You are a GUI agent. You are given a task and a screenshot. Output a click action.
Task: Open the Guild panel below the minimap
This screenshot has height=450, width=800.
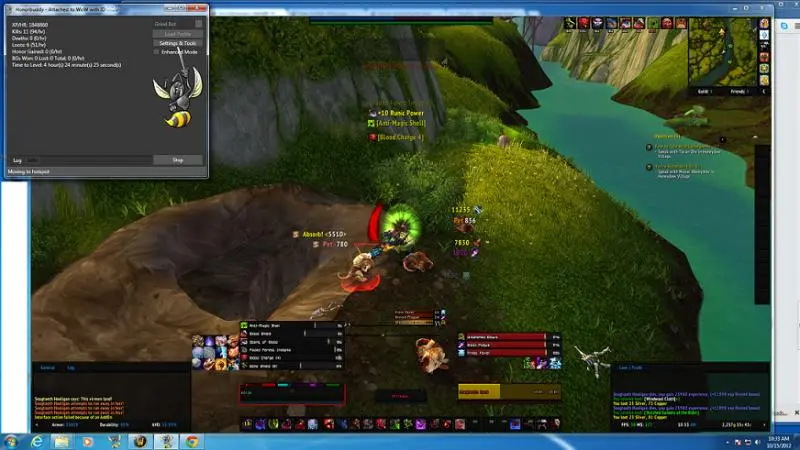pos(707,91)
